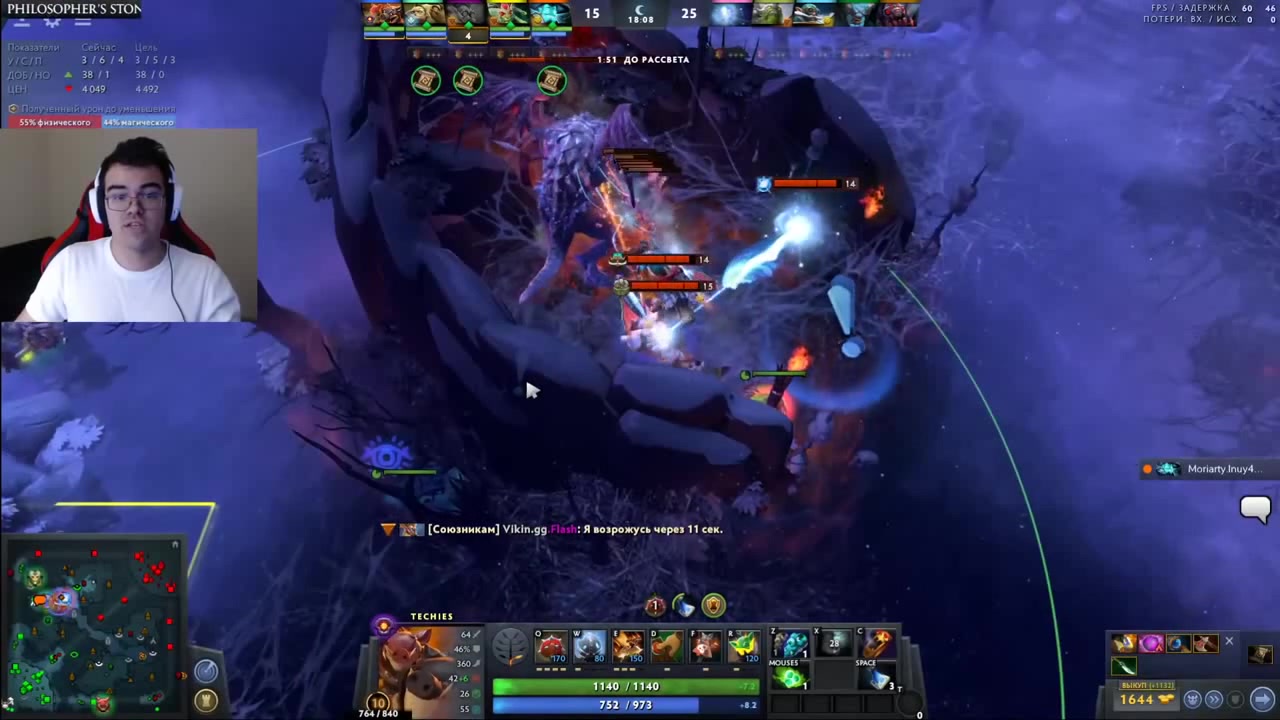The width and height of the screenshot is (1280, 720).
Task: Click on the minimap
Action: [x=95, y=625]
